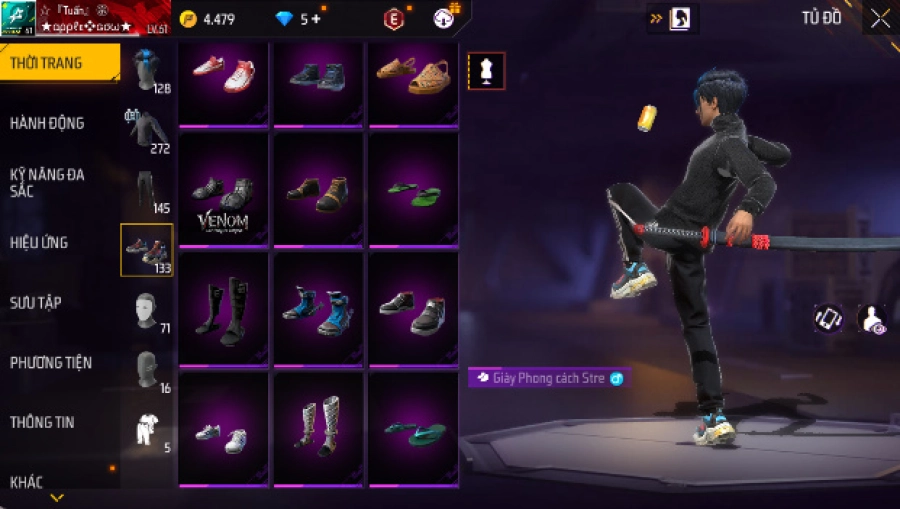Image resolution: width=900 pixels, height=509 pixels.
Task: Choose the brown woven sandals
Action: (x=414, y=75)
